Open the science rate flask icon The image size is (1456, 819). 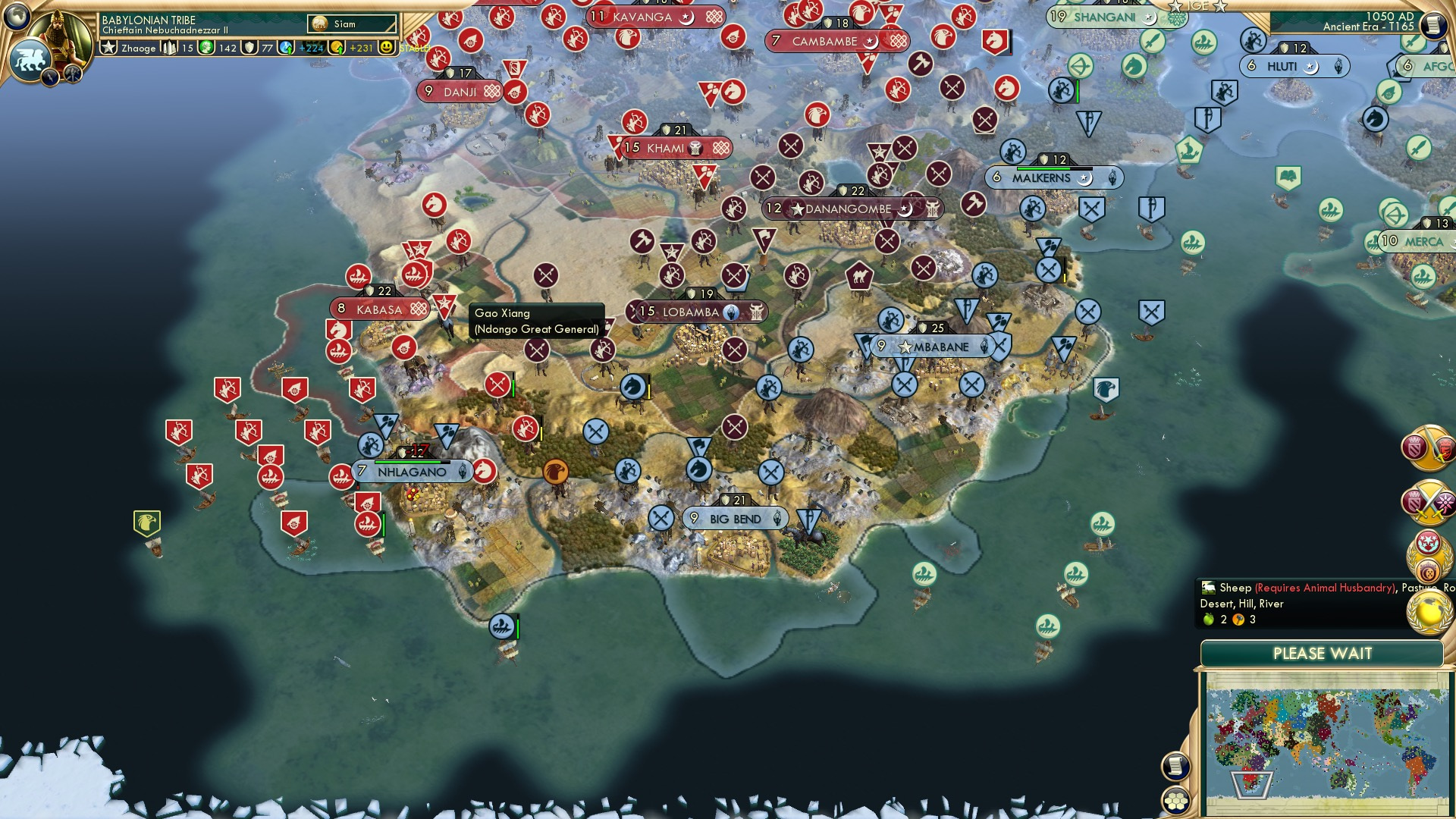click(286, 48)
